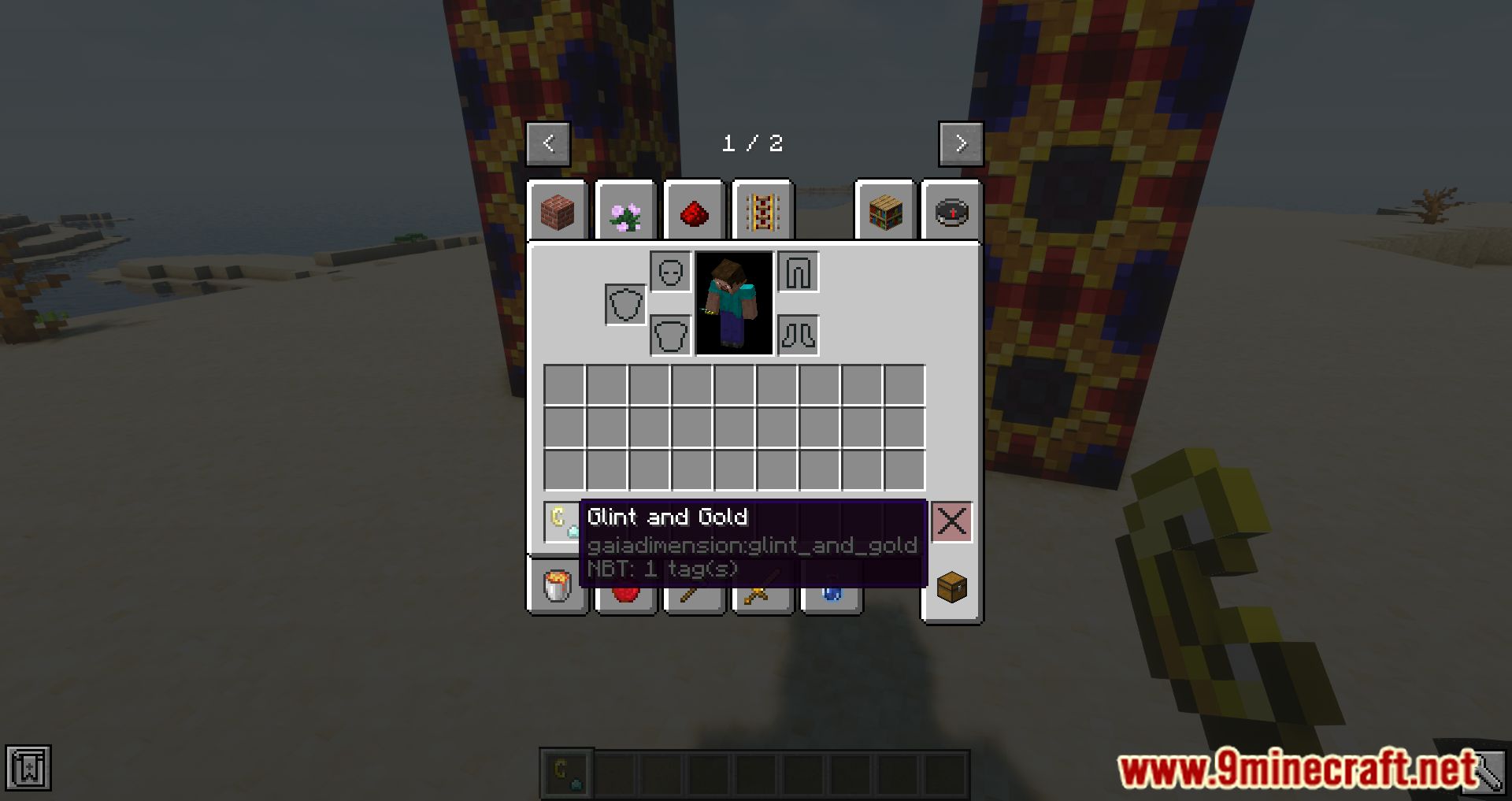Screen dimensions: 1512x801
Task: Switch to the brick block tab
Action: pyautogui.click(x=559, y=211)
